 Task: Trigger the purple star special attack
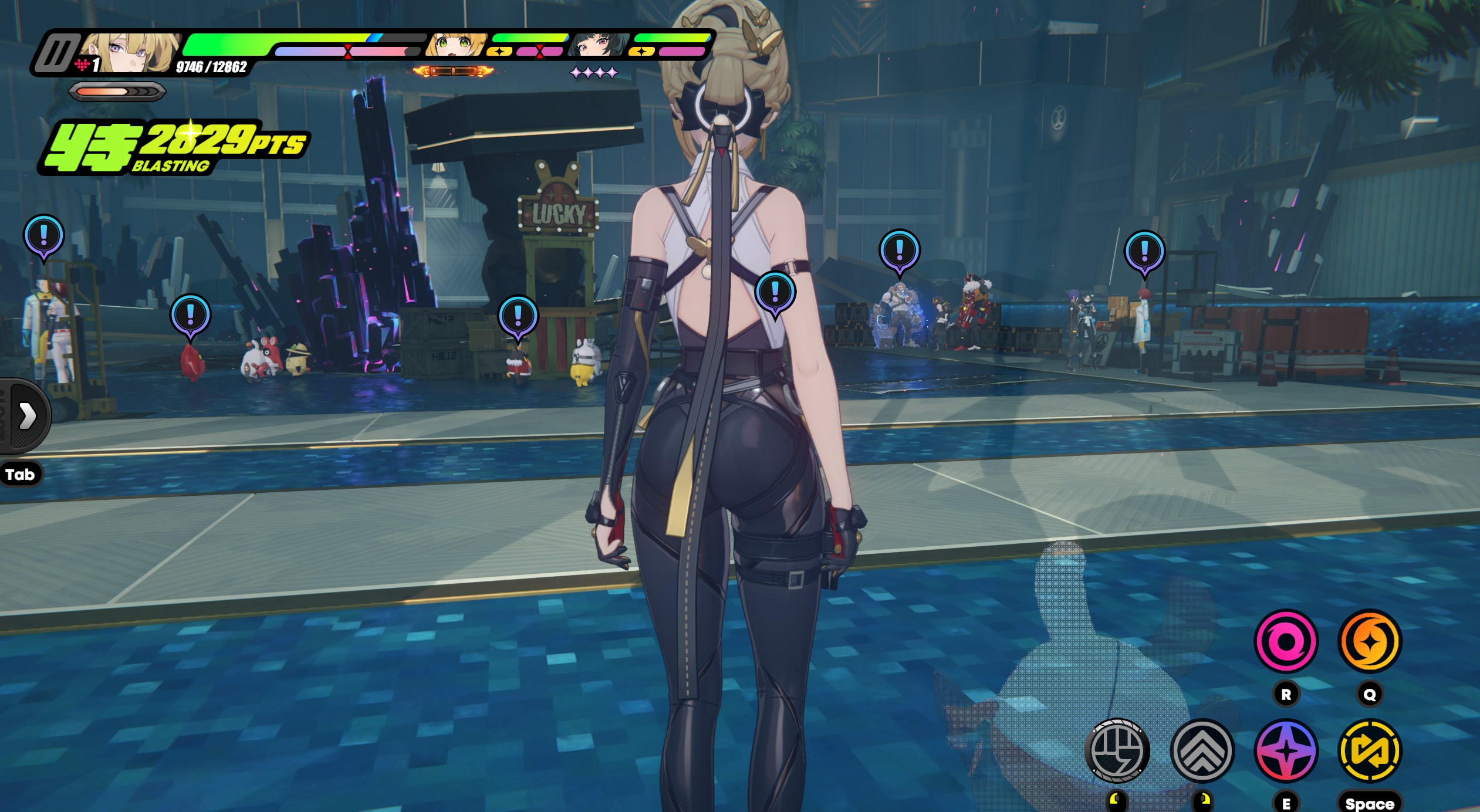click(1286, 750)
